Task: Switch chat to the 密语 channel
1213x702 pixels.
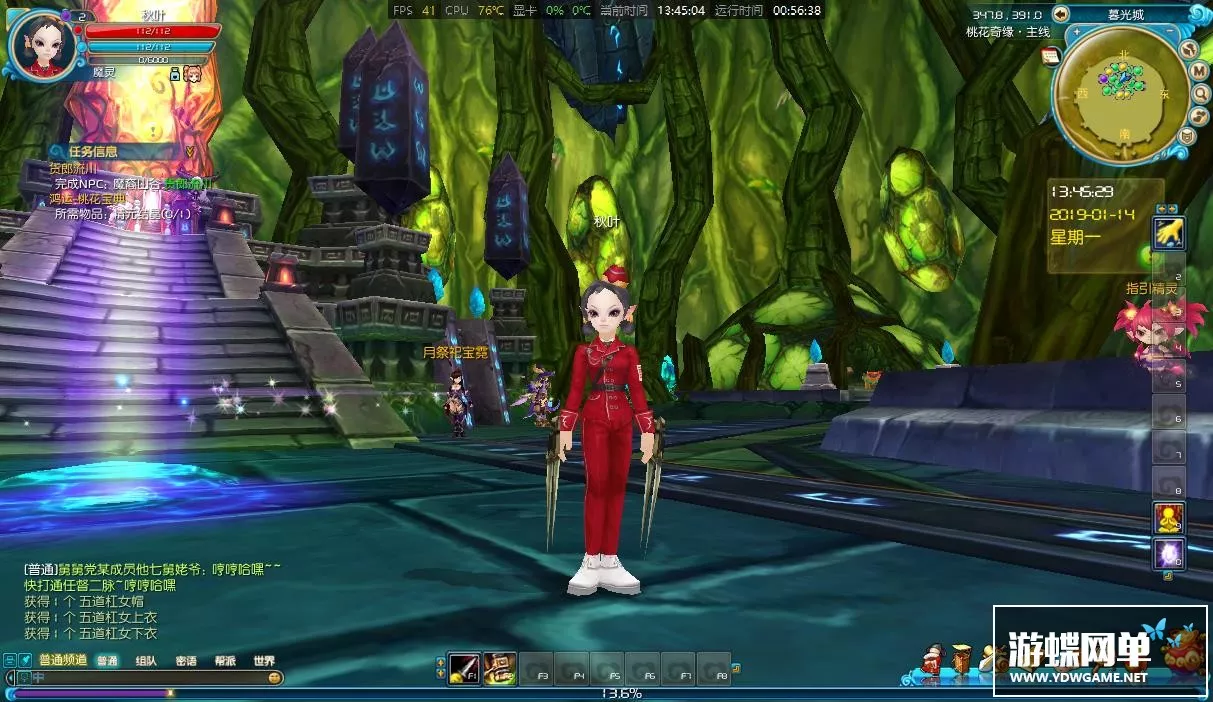Action: pos(186,661)
